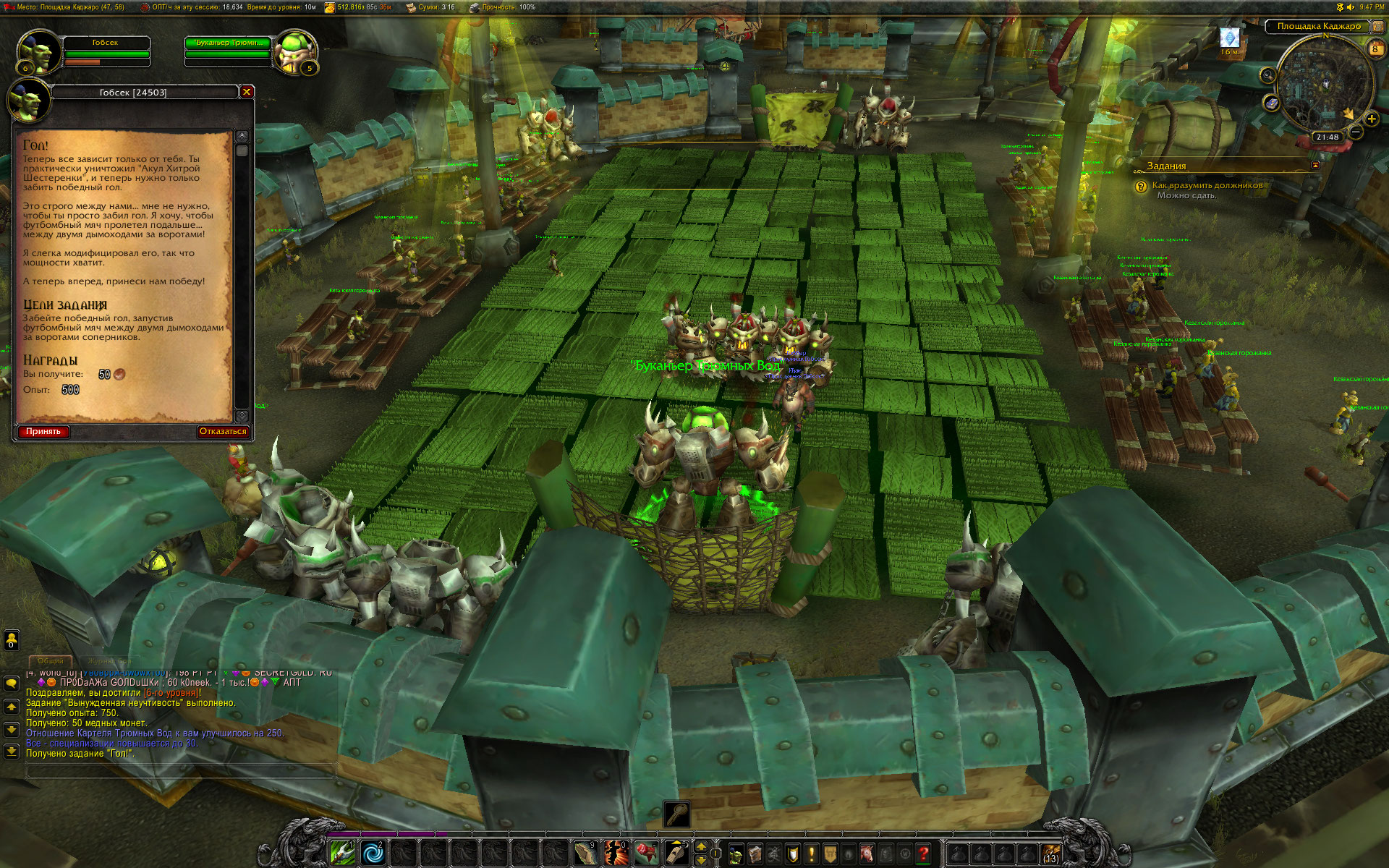The width and height of the screenshot is (1389, 868).
Task: Open the backpack showing 13 free slots
Action: coord(1051,854)
